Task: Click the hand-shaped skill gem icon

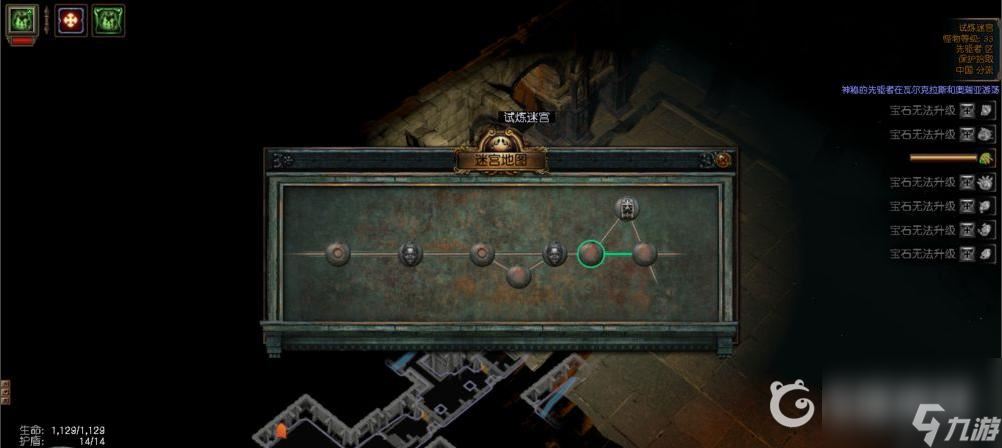Action: 985,182
